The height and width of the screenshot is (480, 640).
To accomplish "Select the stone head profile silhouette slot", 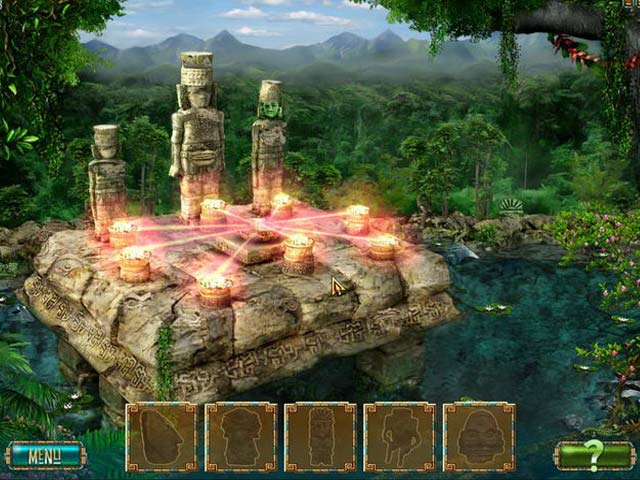I will (x=162, y=437).
